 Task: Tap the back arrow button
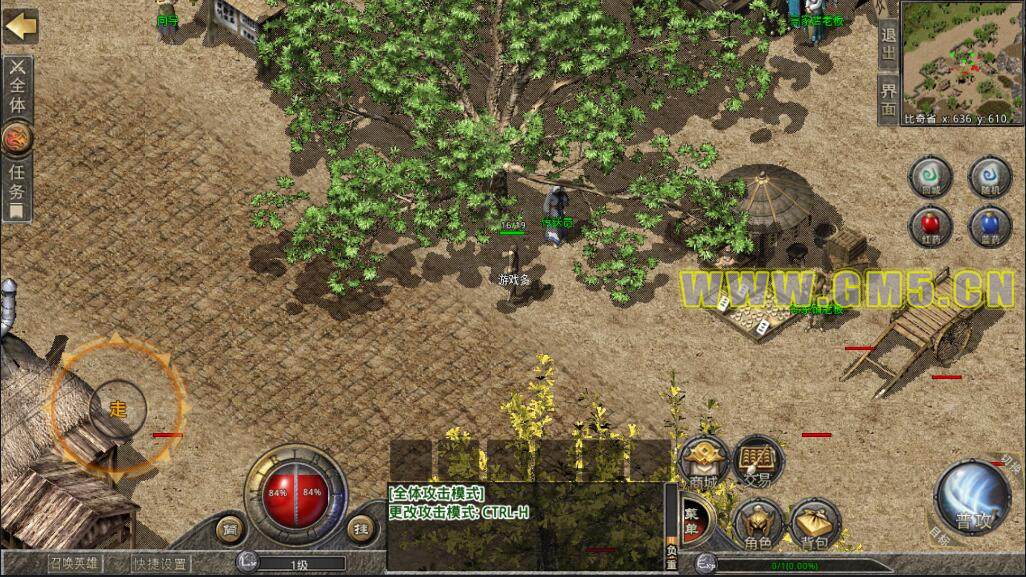[x=19, y=25]
